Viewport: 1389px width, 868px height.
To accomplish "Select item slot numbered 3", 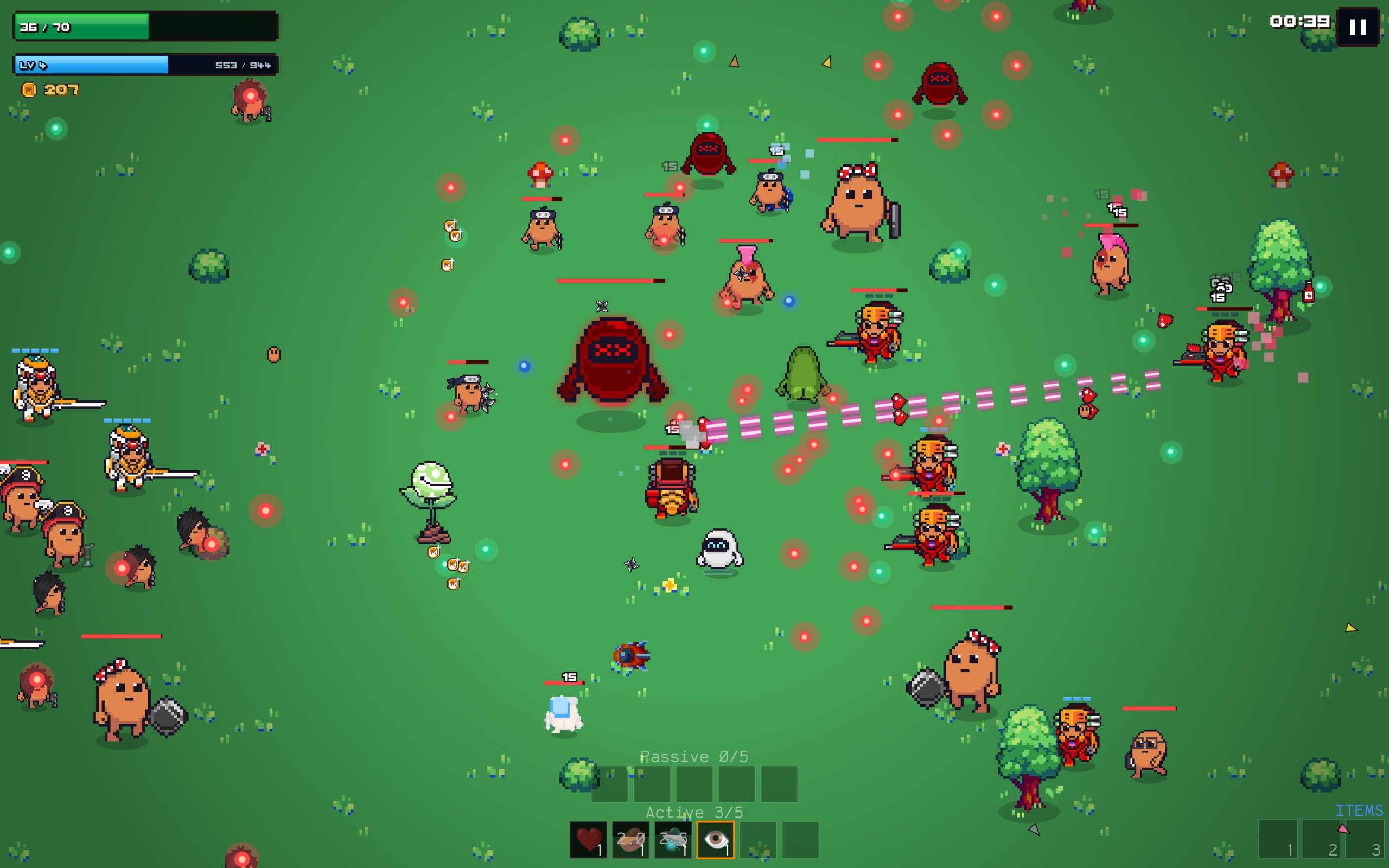I will click(1365, 839).
